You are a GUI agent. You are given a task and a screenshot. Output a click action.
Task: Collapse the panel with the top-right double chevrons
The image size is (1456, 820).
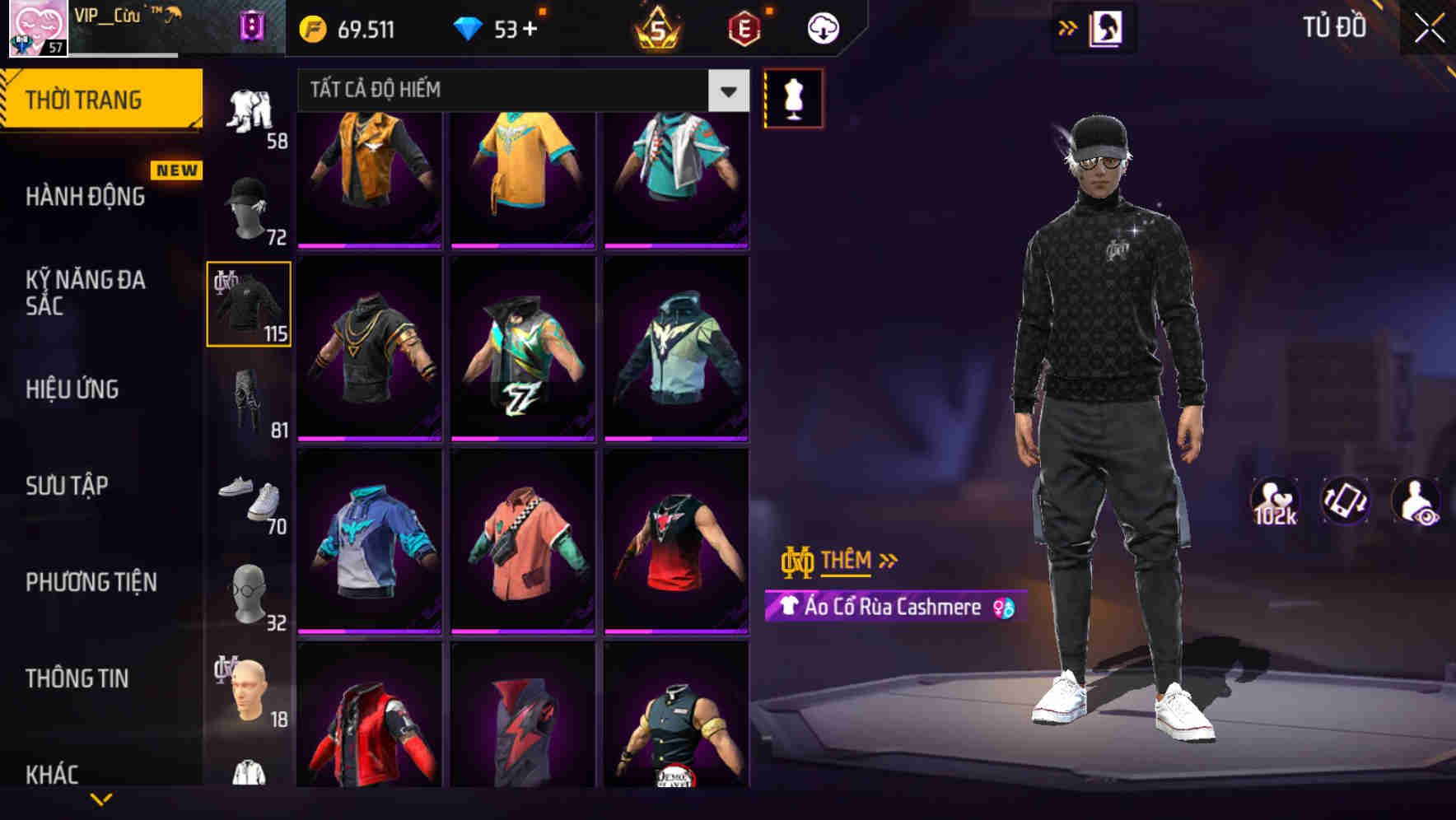click(x=1068, y=26)
